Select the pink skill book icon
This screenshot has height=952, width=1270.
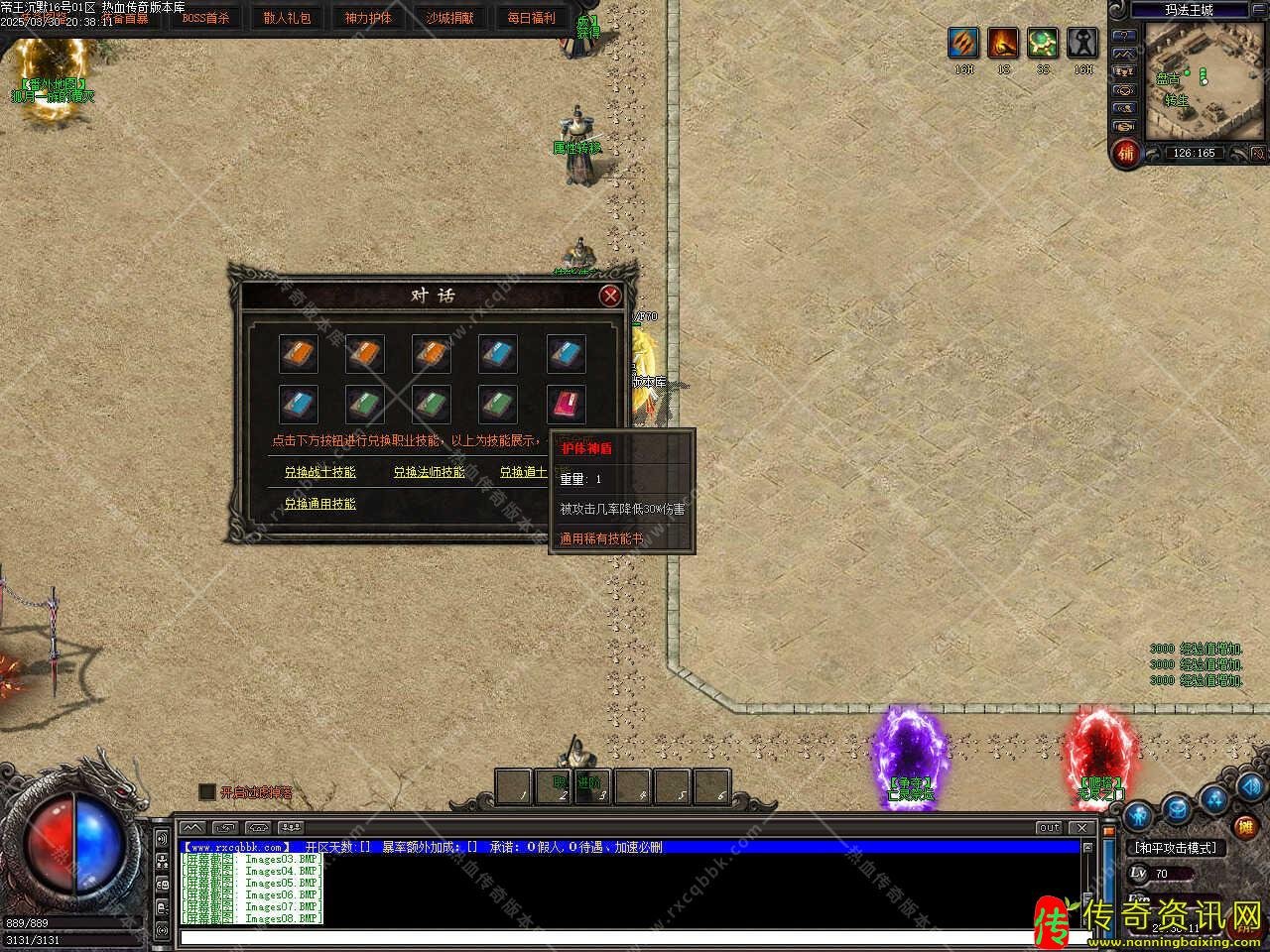click(566, 405)
